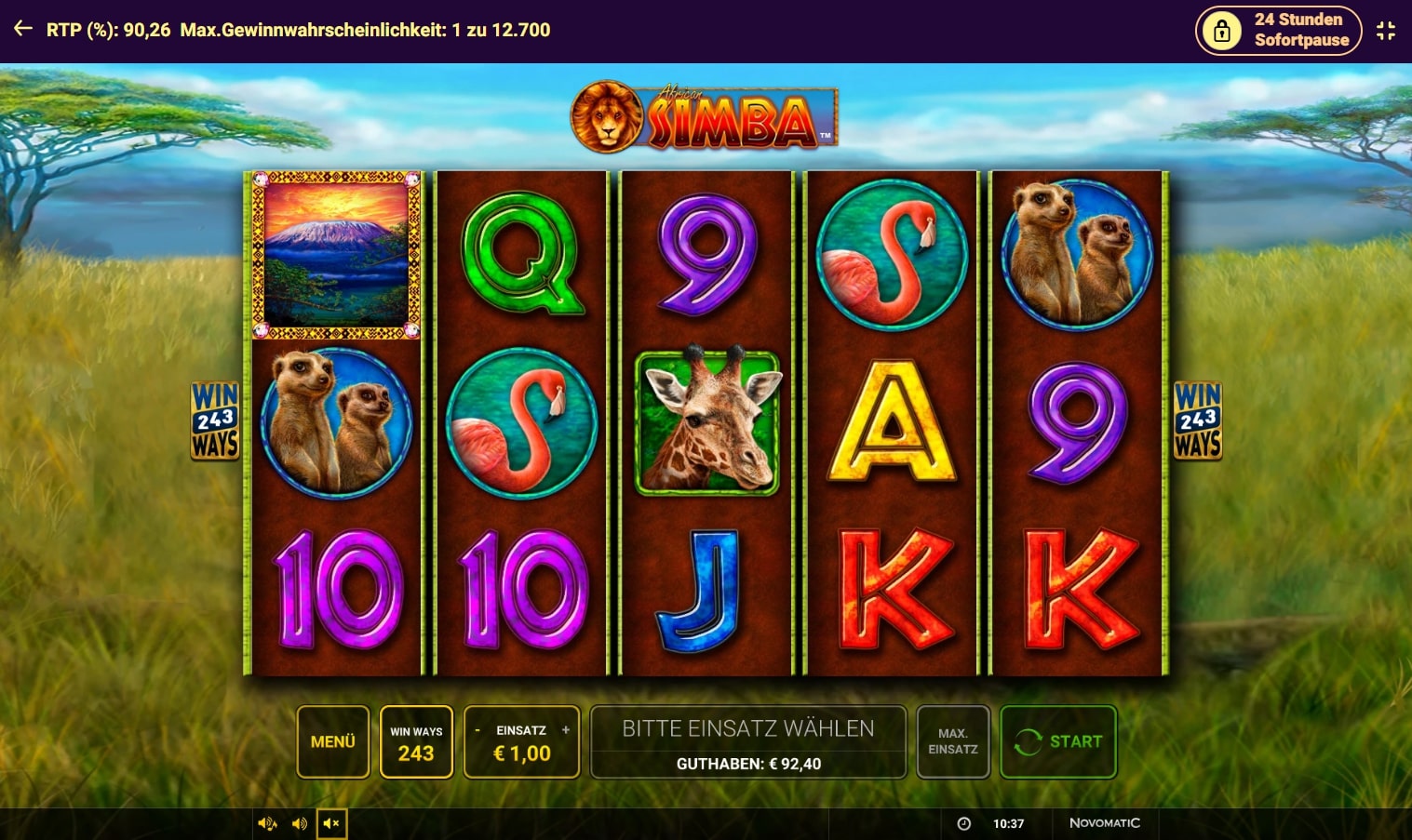Image resolution: width=1412 pixels, height=840 pixels.
Task: Exit fullscreen with the top-right corner icon
Action: 1386,31
